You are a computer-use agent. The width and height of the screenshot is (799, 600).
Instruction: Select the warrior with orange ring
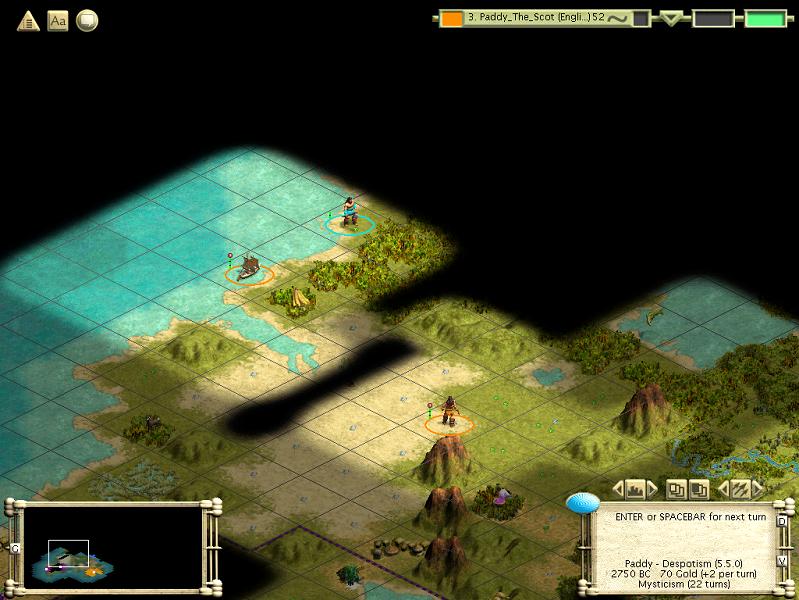tap(449, 413)
